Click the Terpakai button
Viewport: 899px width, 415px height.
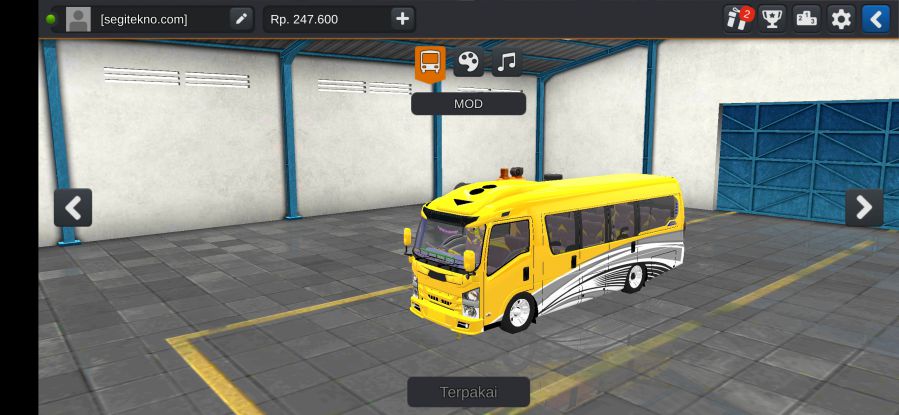(468, 391)
